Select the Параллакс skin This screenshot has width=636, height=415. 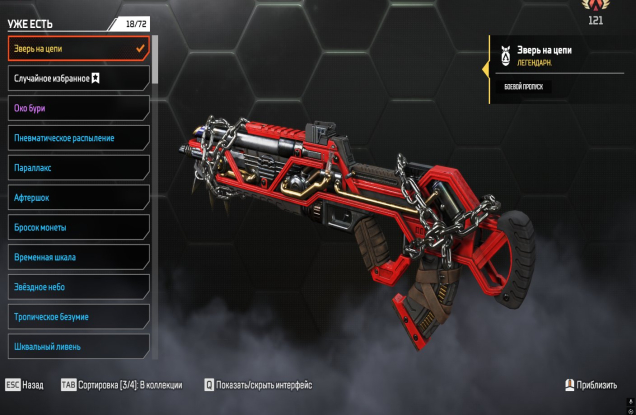78,168
